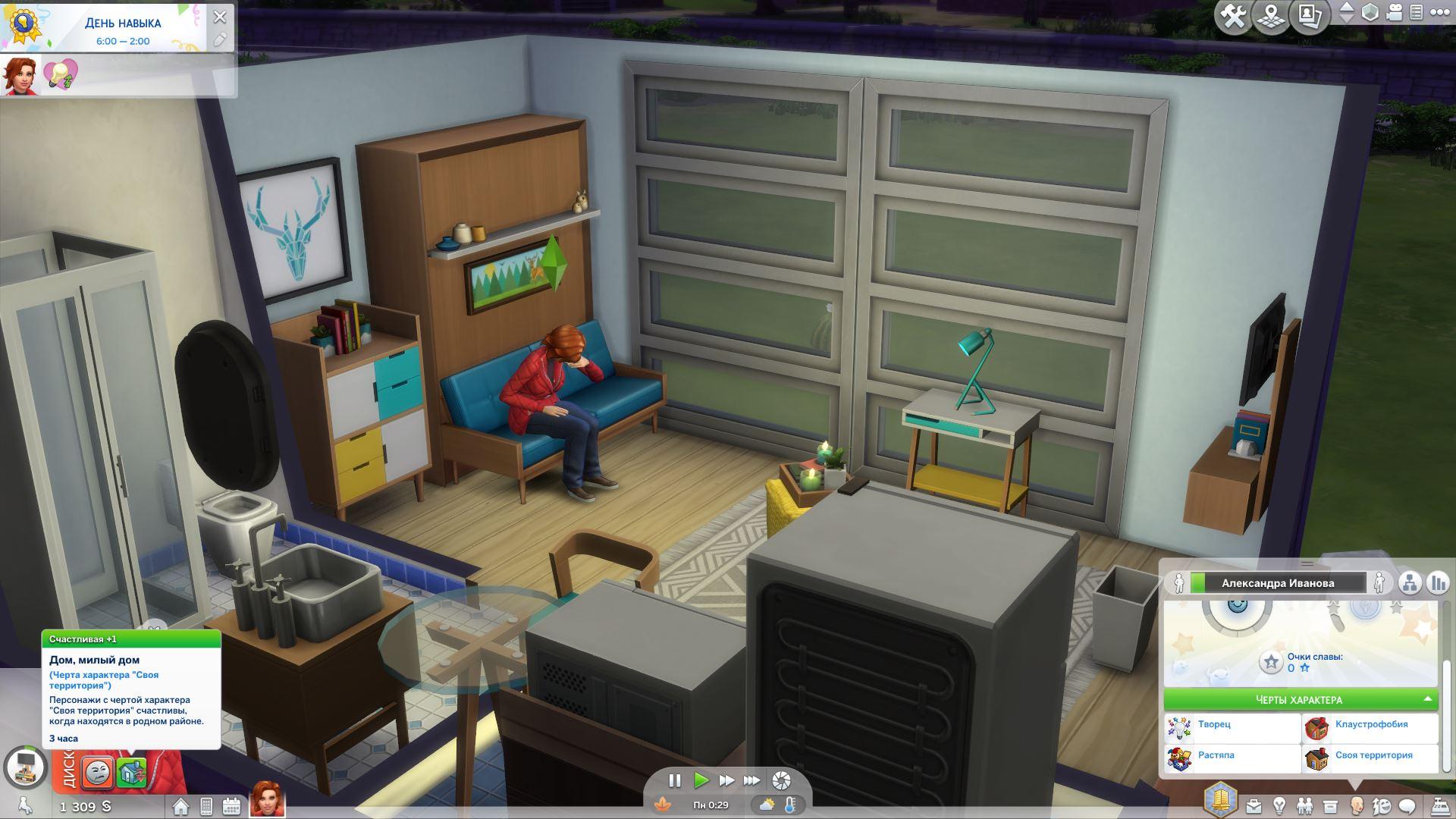Set game speed to double fast-forward

pyautogui.click(x=726, y=780)
